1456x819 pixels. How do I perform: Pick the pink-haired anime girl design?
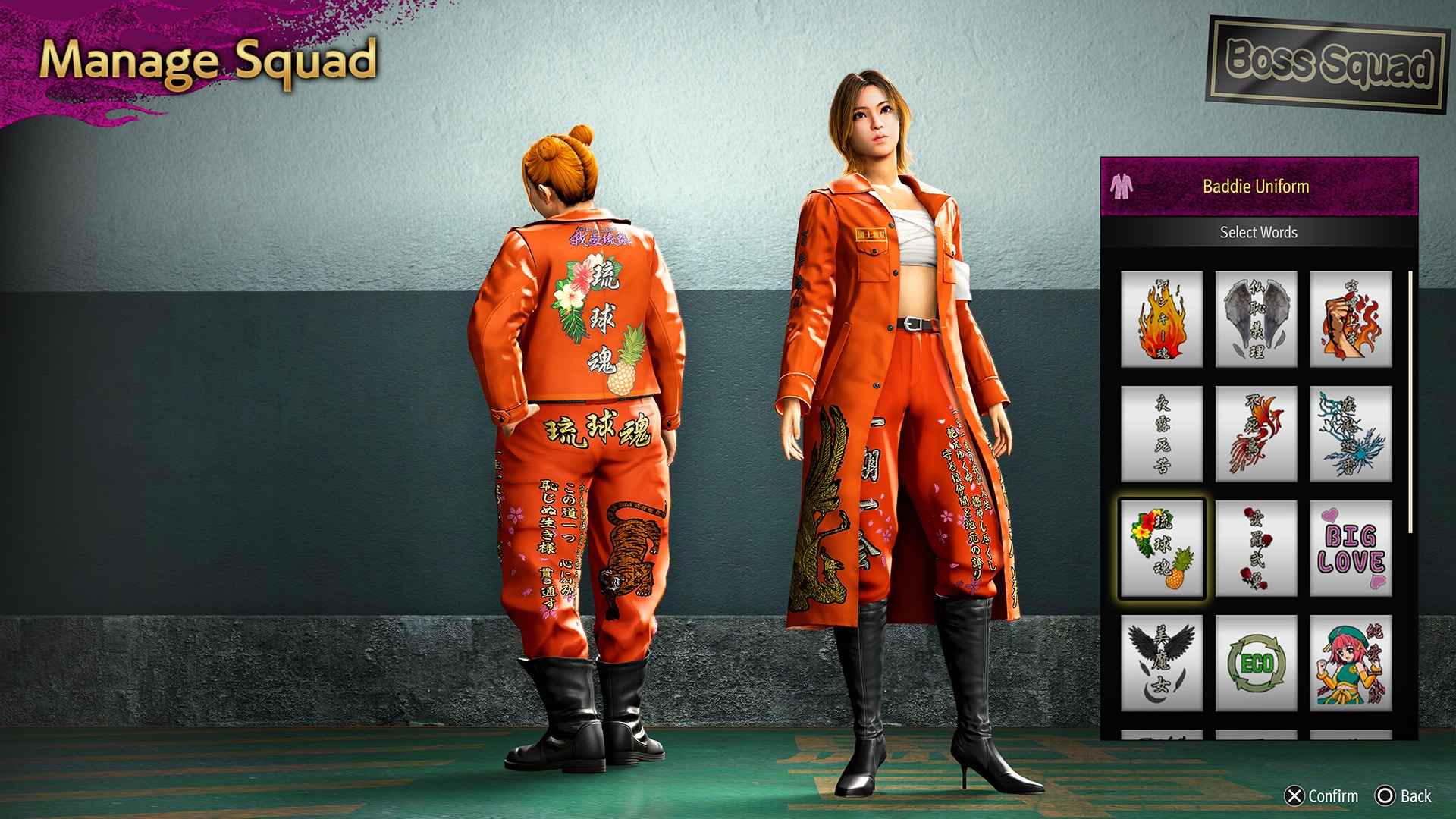pos(1351,663)
